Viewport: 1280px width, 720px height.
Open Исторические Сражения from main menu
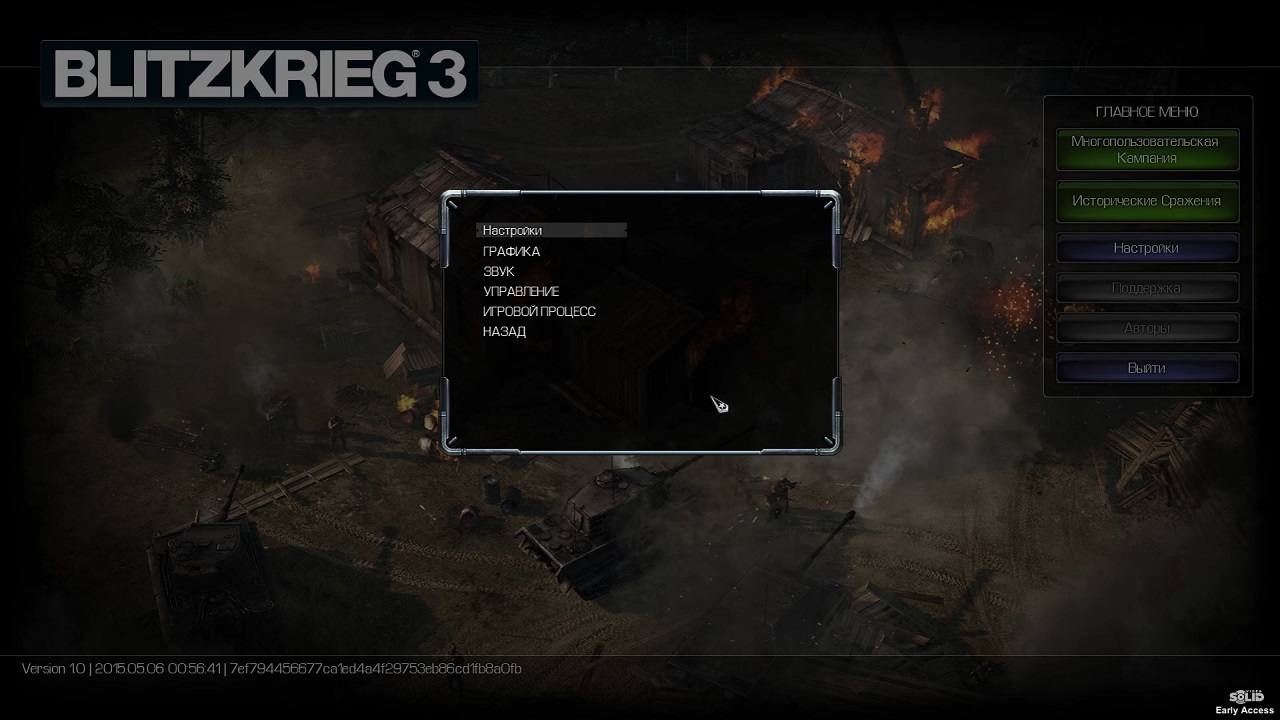click(1147, 201)
